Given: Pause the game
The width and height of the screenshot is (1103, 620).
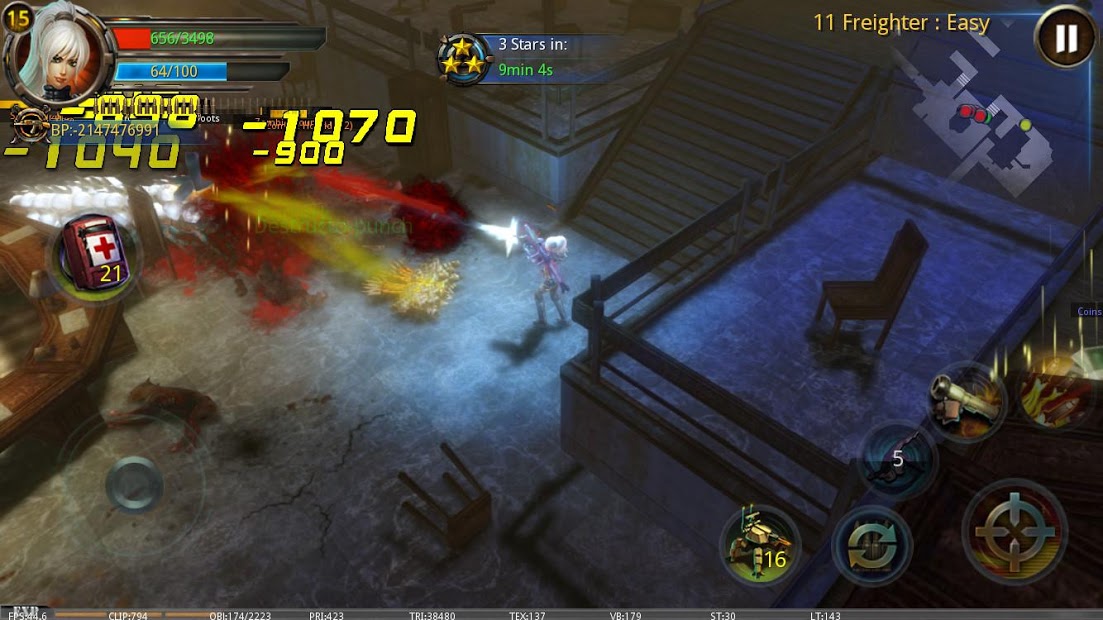Looking at the screenshot, I should tap(1065, 39).
